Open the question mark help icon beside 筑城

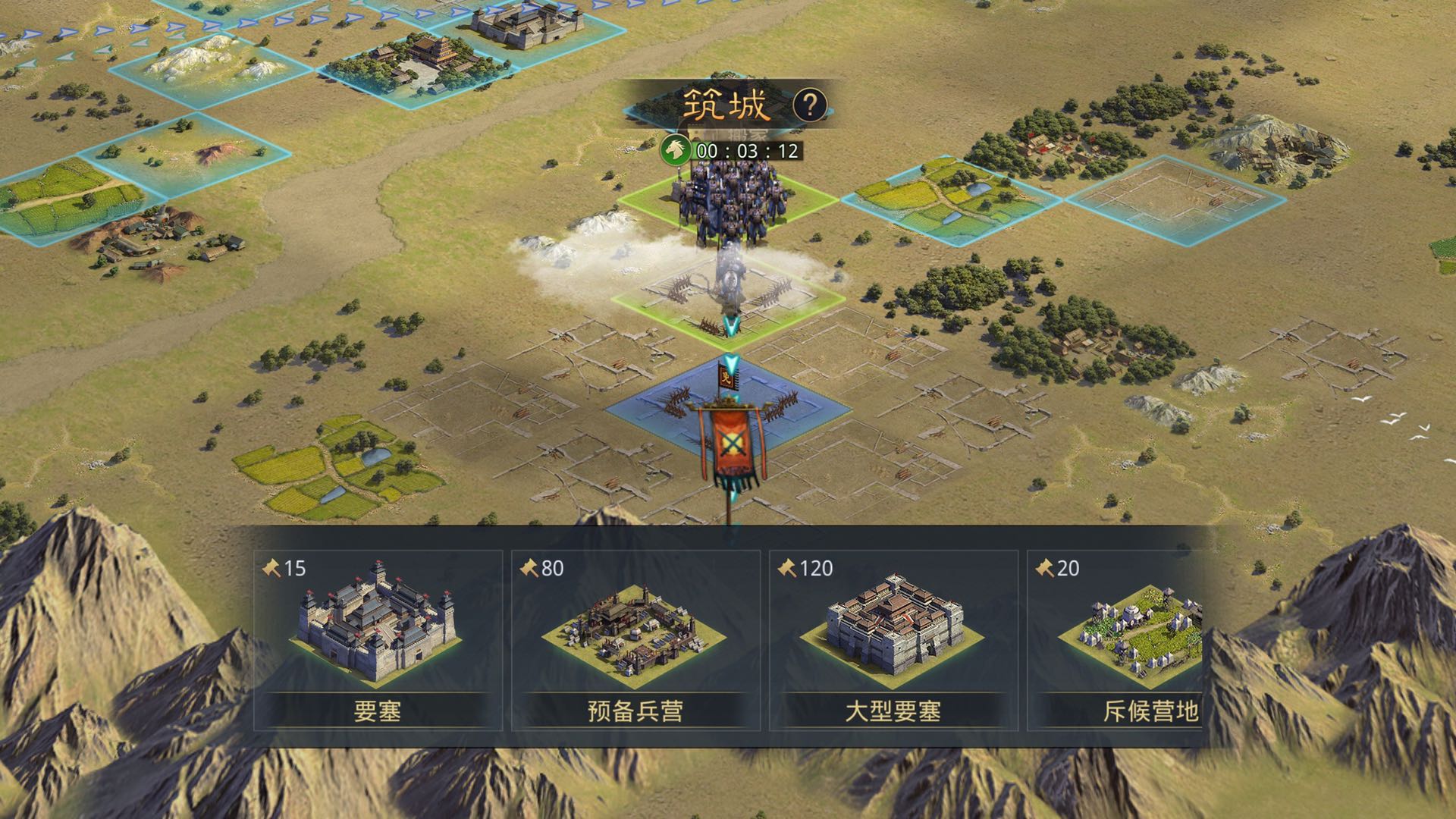pyautogui.click(x=811, y=105)
